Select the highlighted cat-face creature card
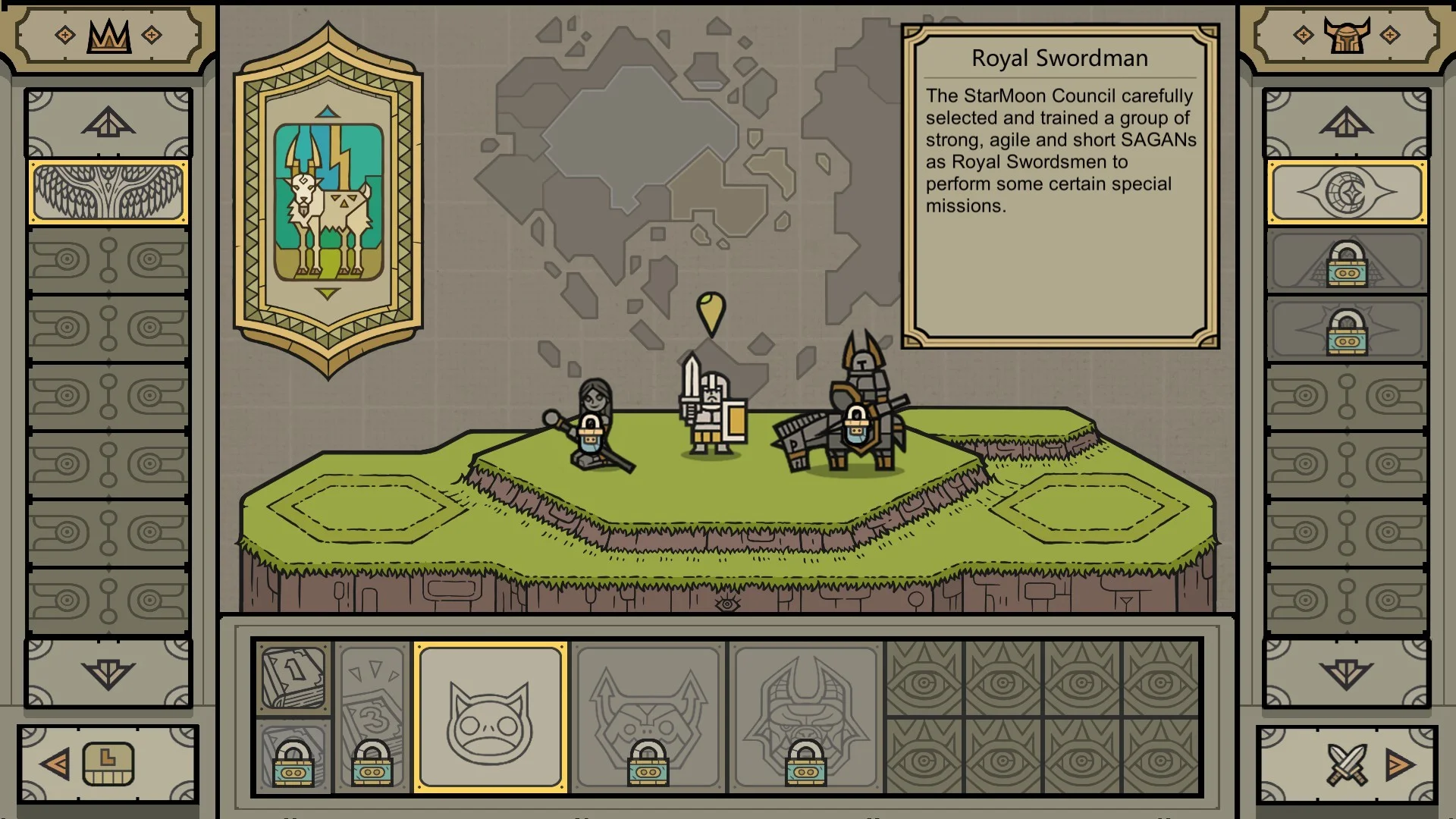This screenshot has width=1456, height=819. click(490, 717)
